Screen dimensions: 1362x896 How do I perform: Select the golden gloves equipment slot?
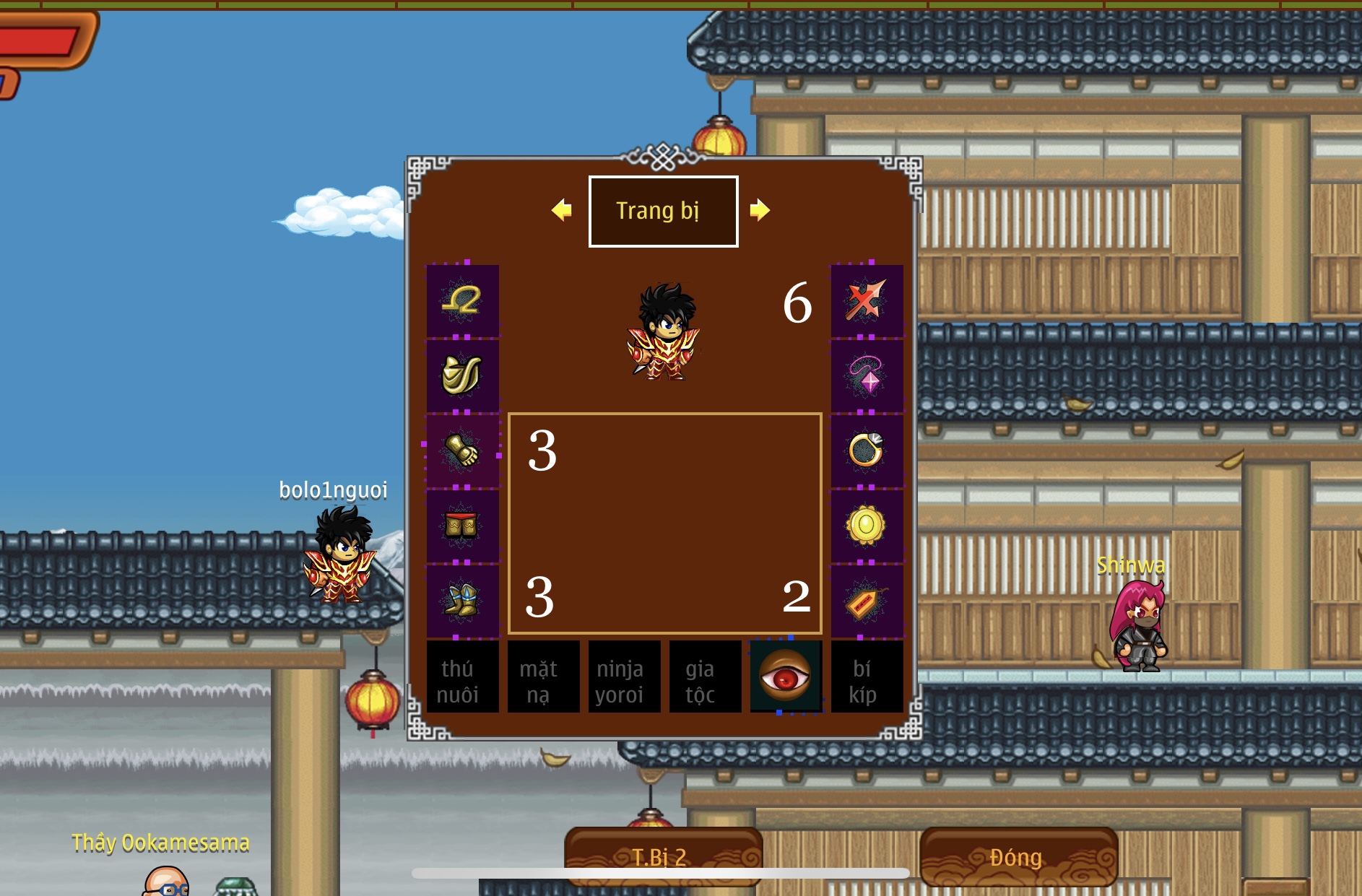[x=462, y=451]
